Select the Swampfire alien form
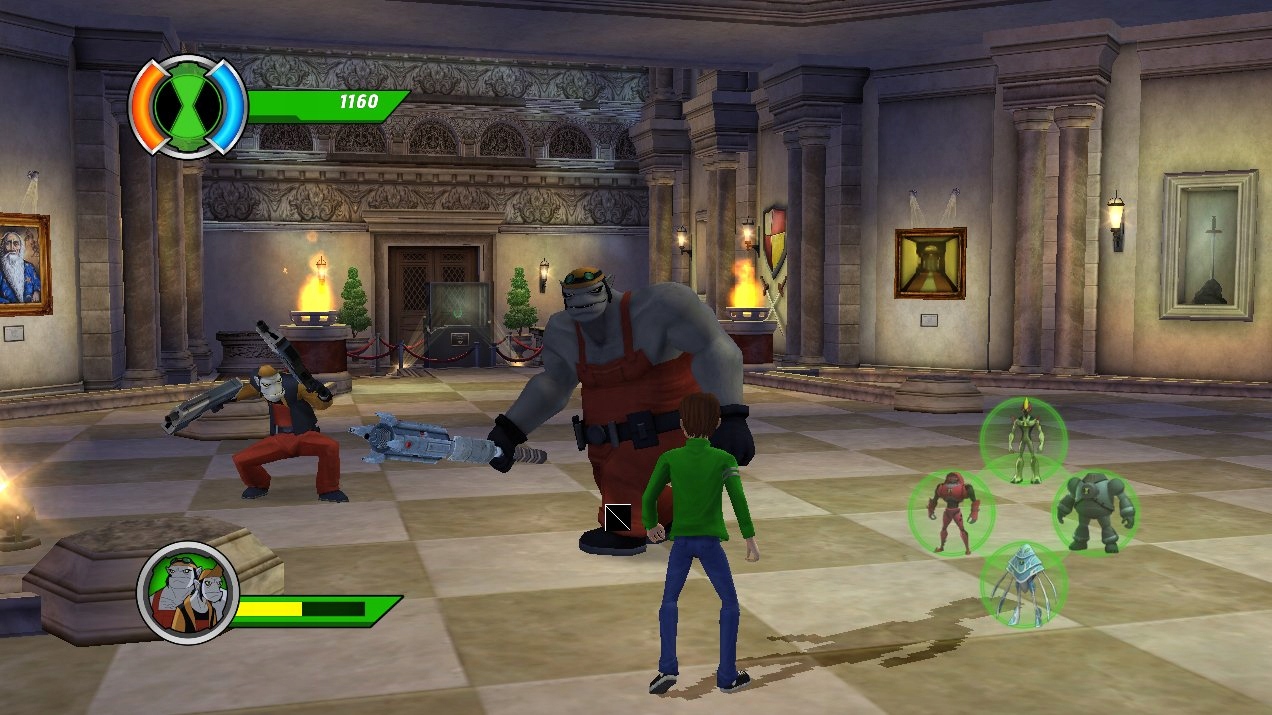The image size is (1272, 715). click(x=1023, y=439)
